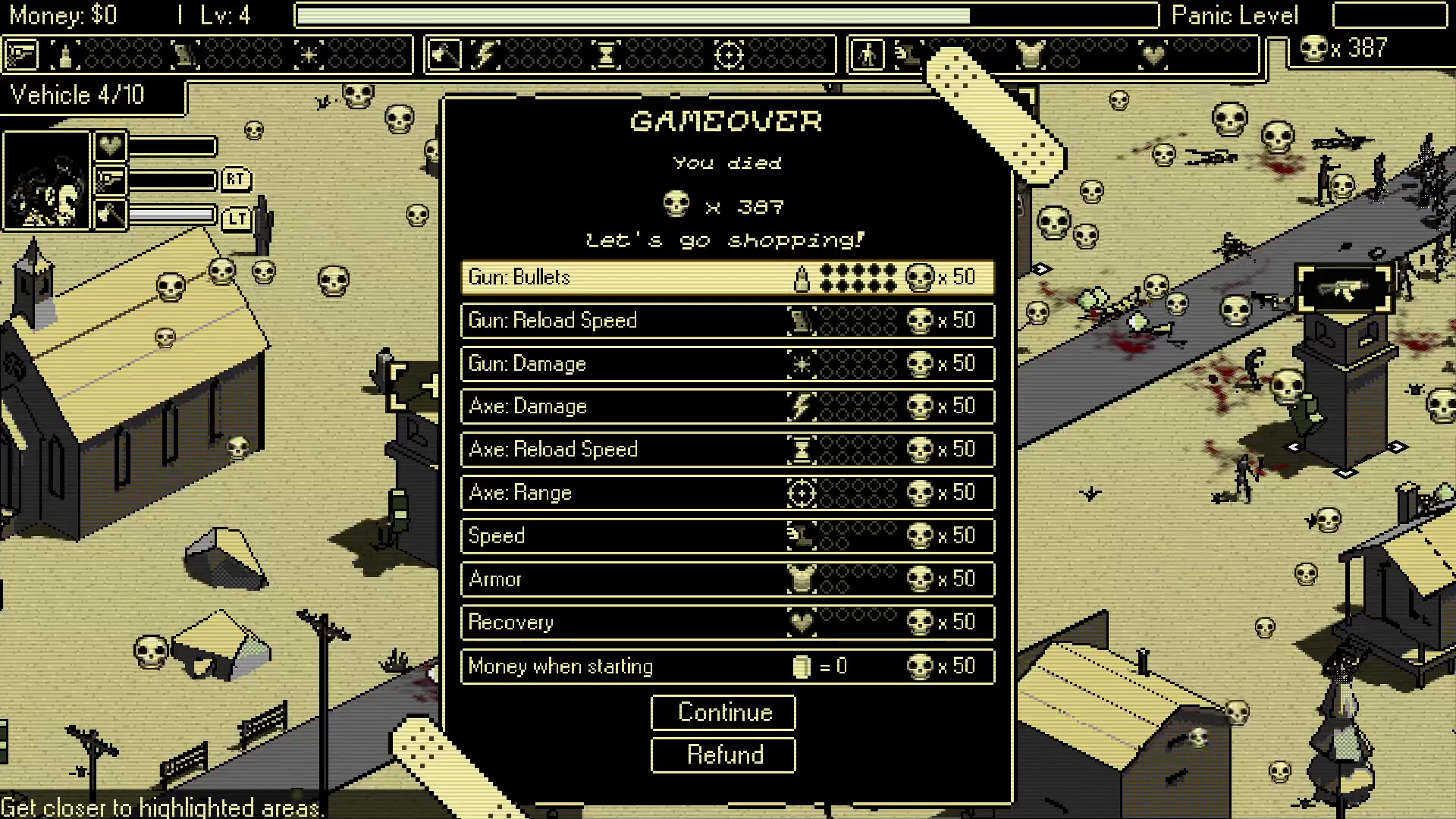Image resolution: width=1456 pixels, height=819 pixels.
Task: Select the Money when starting shop entry
Action: pos(726,667)
